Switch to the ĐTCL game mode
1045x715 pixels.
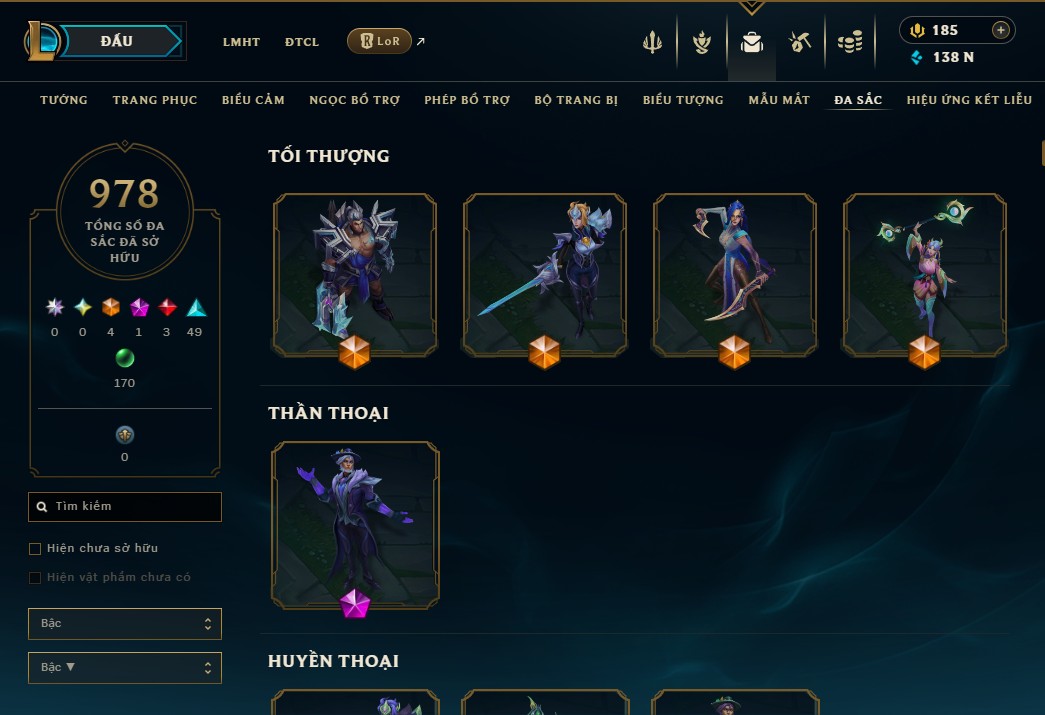302,42
